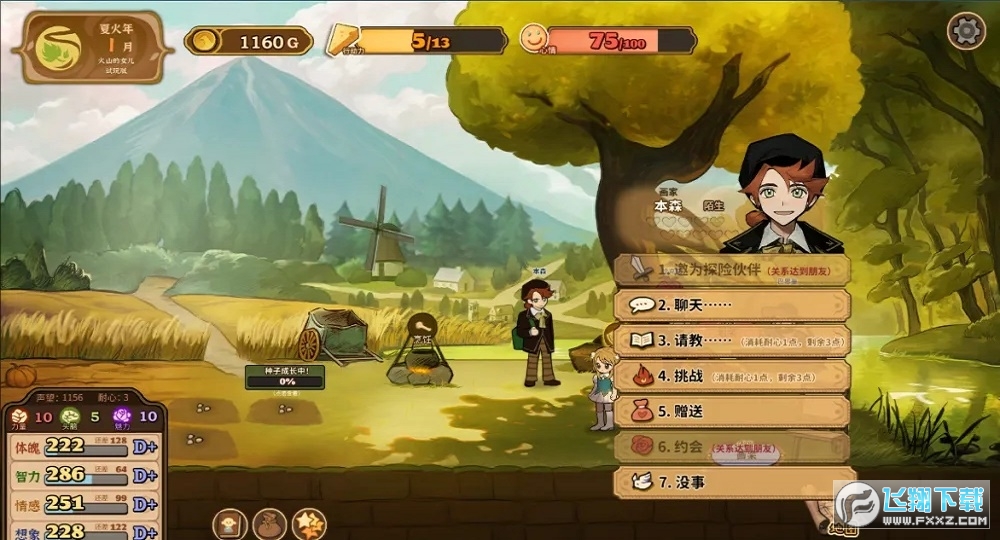The width and height of the screenshot is (1000, 540).
Task: Click the gold coin icon
Action: (204, 41)
